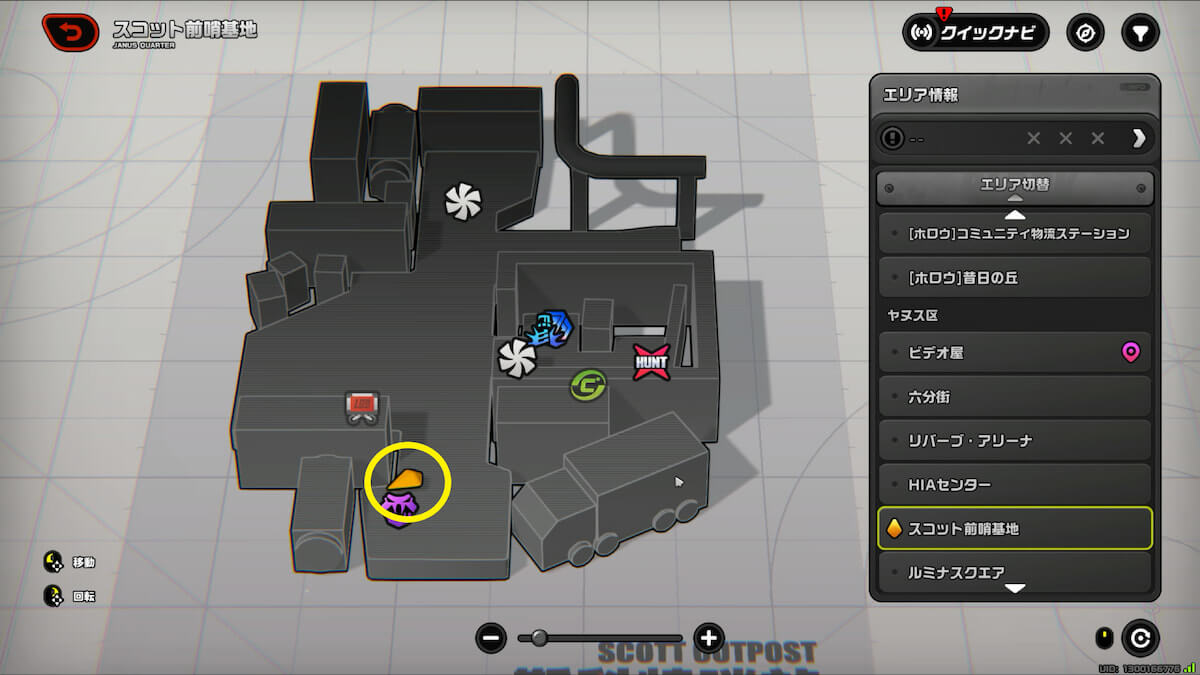This screenshot has width=1200, height=675.
Task: Click the arrow in the area info bar
Action: pyautogui.click(x=1138, y=139)
